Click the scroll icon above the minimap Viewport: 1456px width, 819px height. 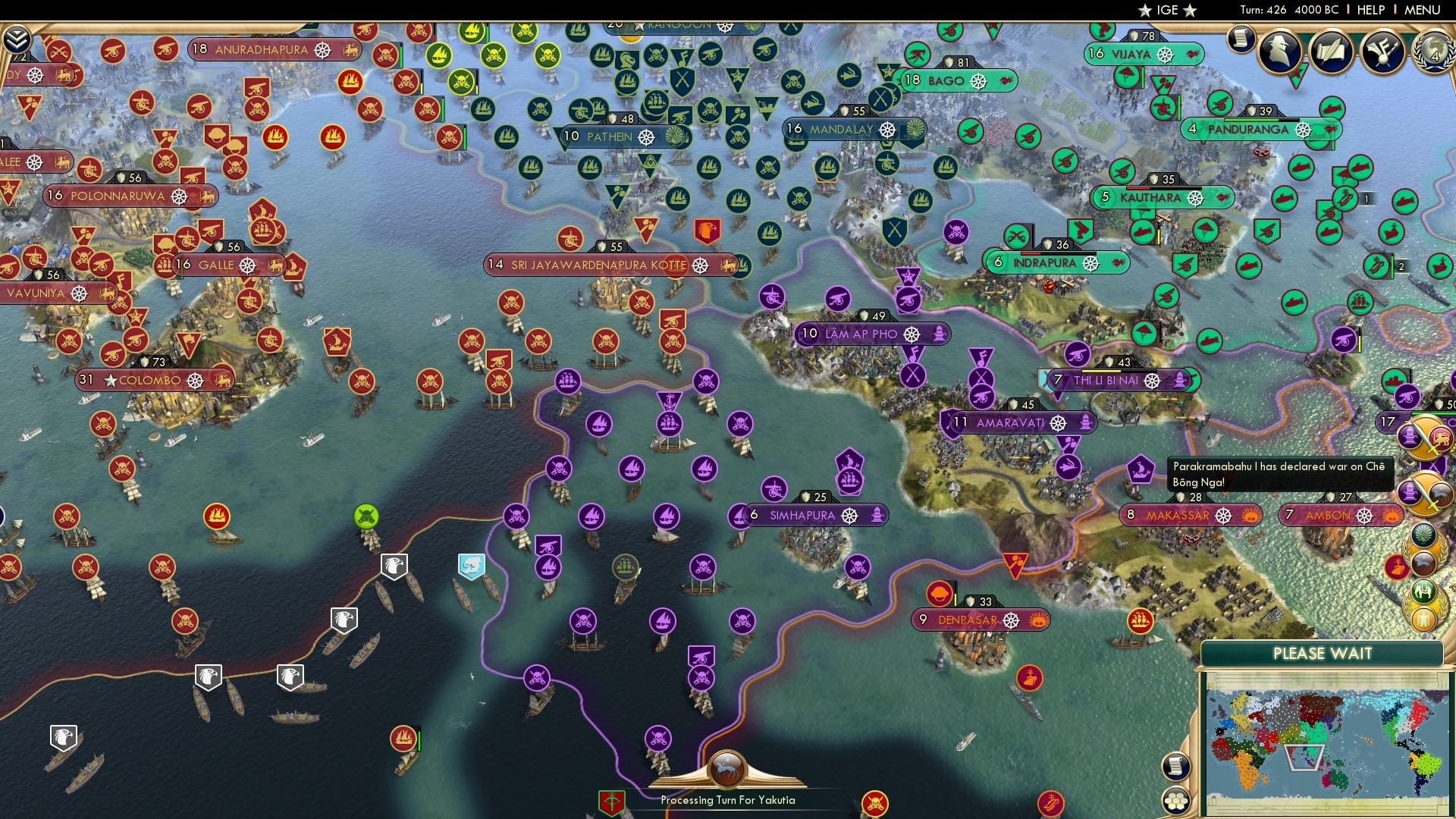click(x=1175, y=766)
